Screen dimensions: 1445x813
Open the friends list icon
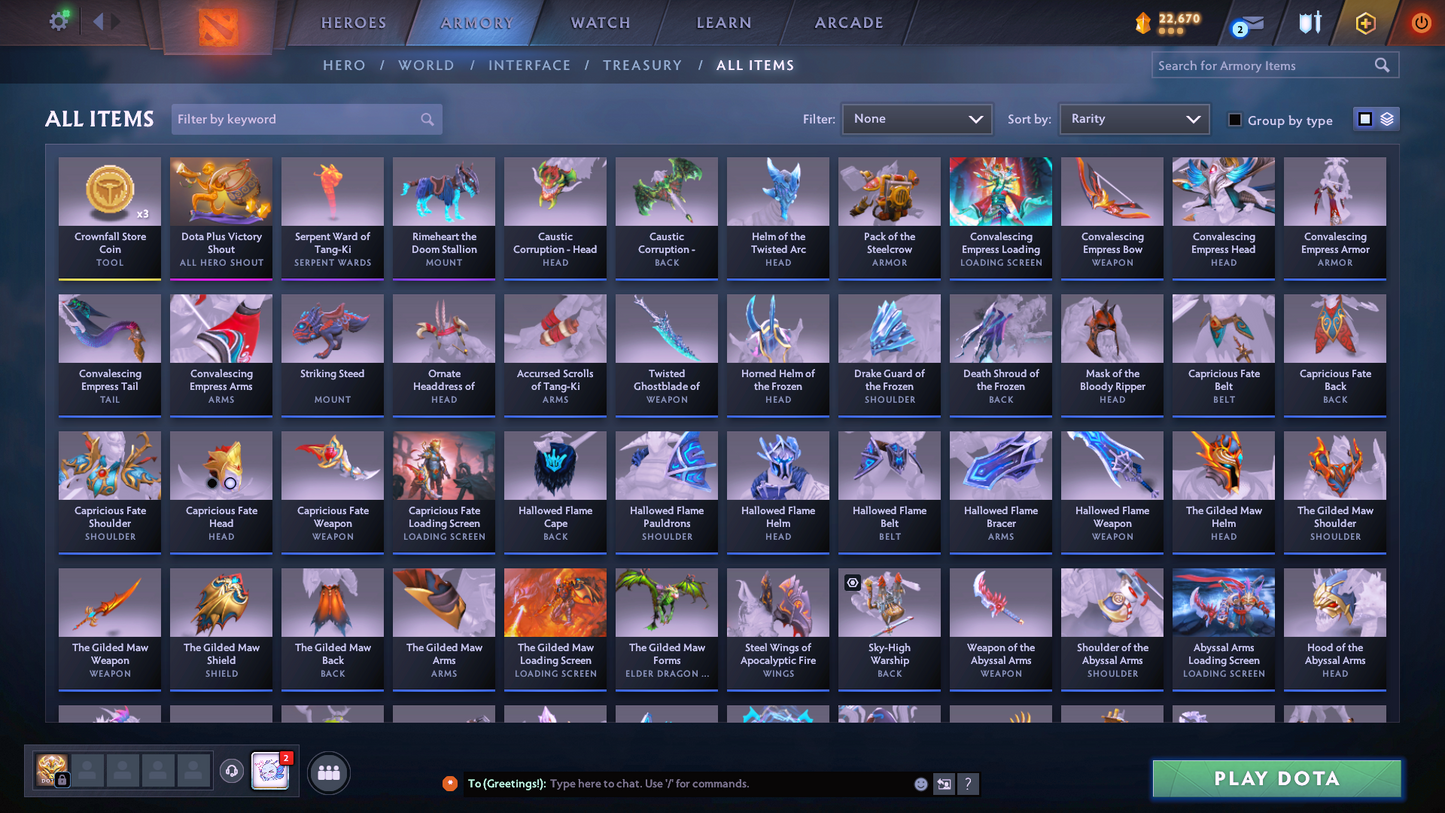pos(328,772)
